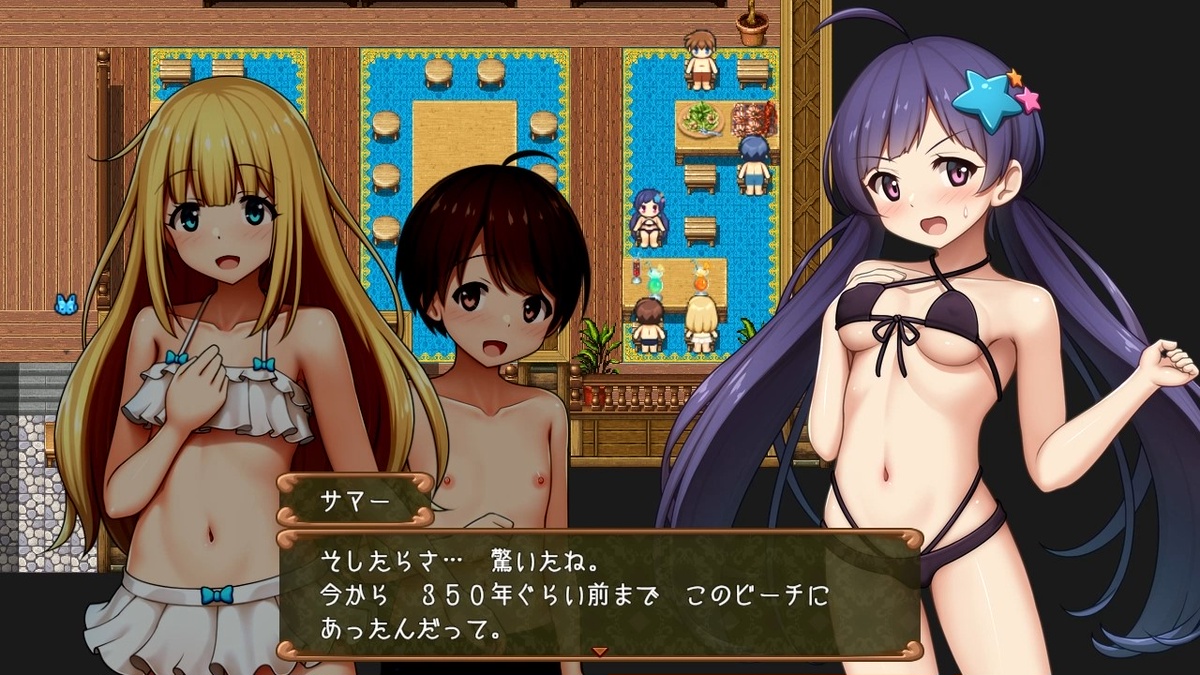Advance dialogue using the orange arrow indicator
1200x675 pixels.
tap(600, 652)
